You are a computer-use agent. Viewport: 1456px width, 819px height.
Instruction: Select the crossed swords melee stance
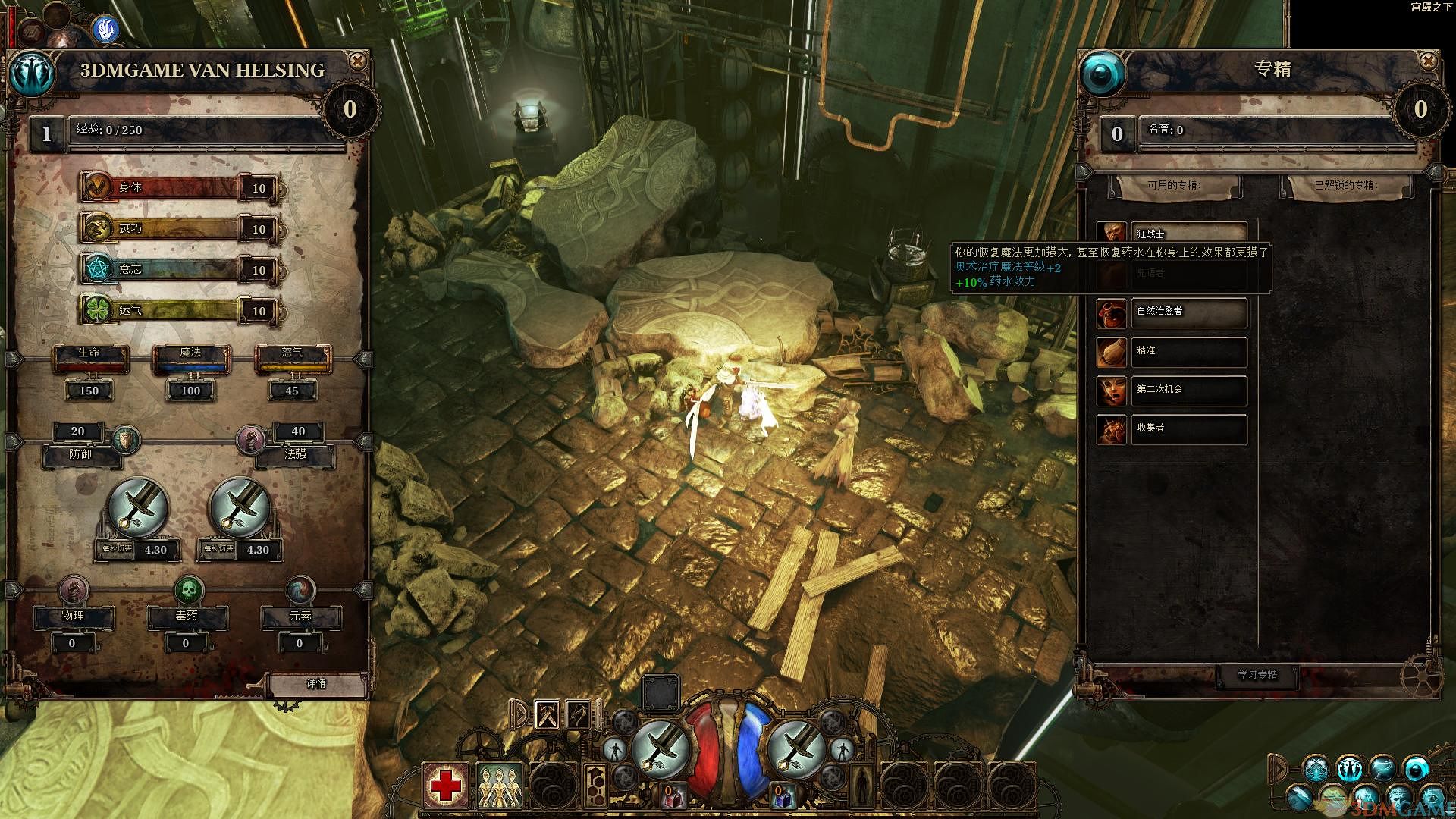point(548,714)
